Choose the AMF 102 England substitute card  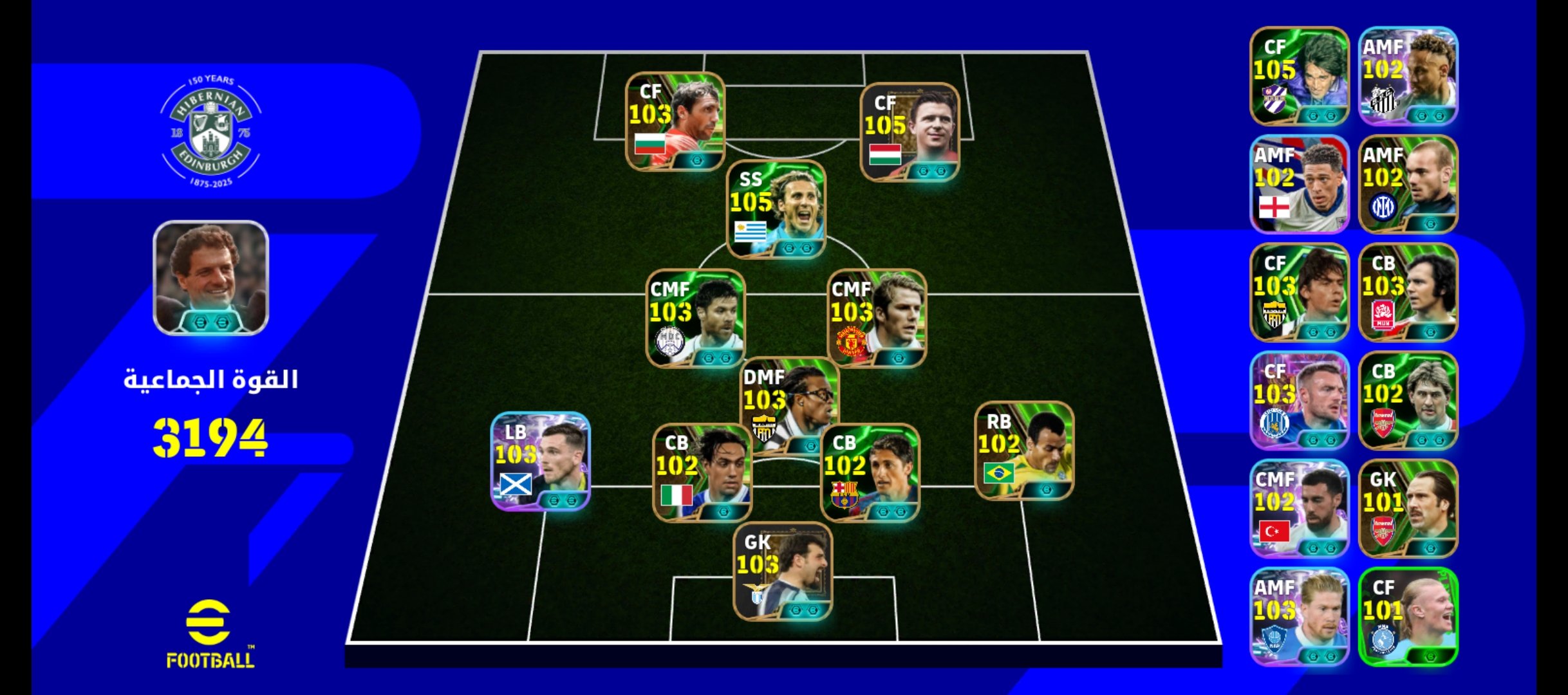click(1299, 184)
